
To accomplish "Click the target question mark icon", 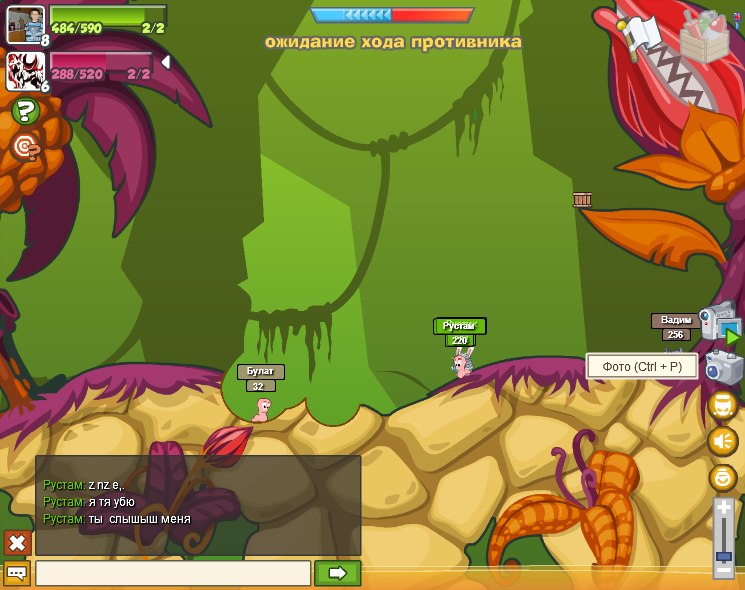I will tap(25, 148).
